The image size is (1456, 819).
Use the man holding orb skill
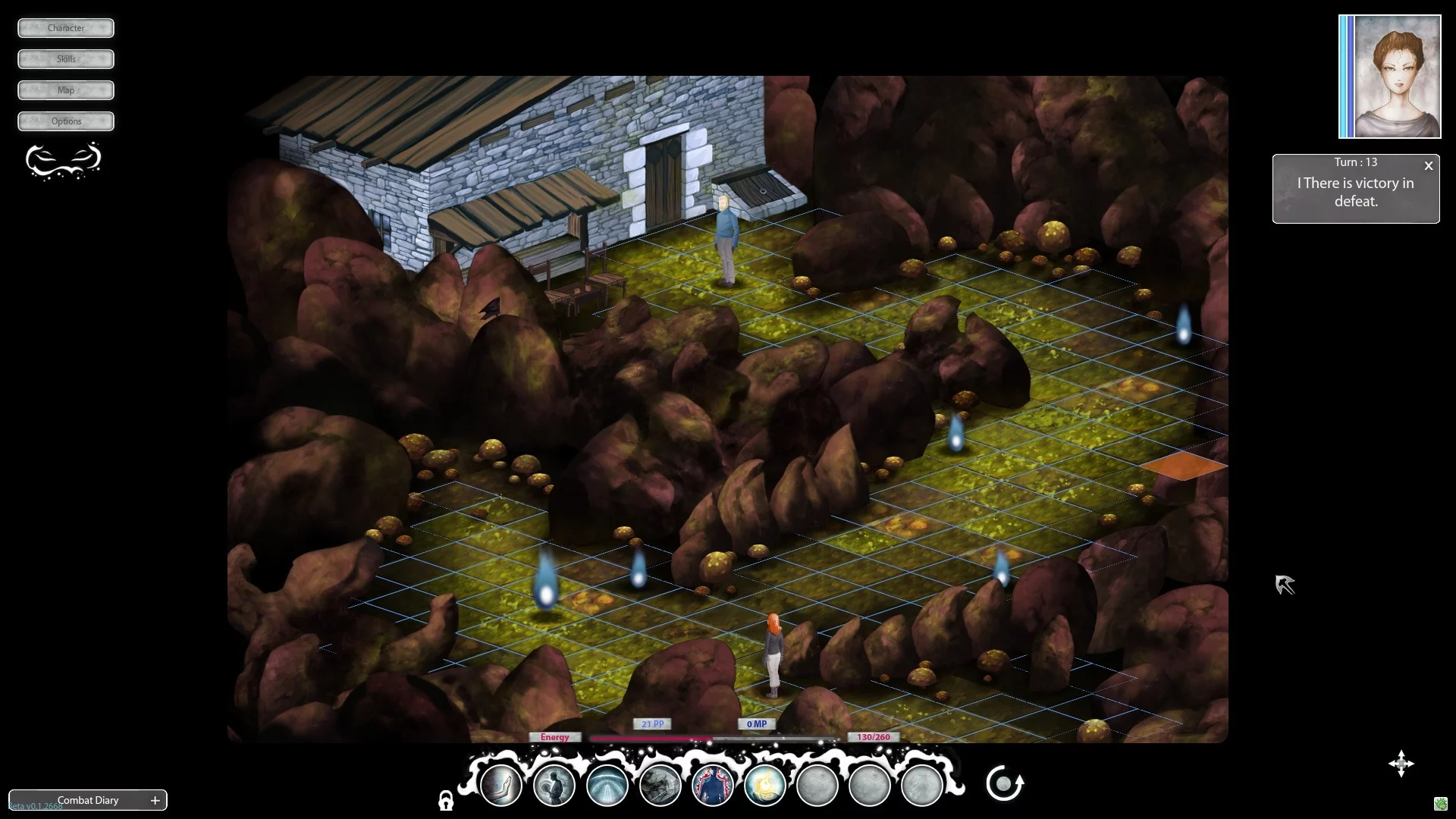pos(554,785)
